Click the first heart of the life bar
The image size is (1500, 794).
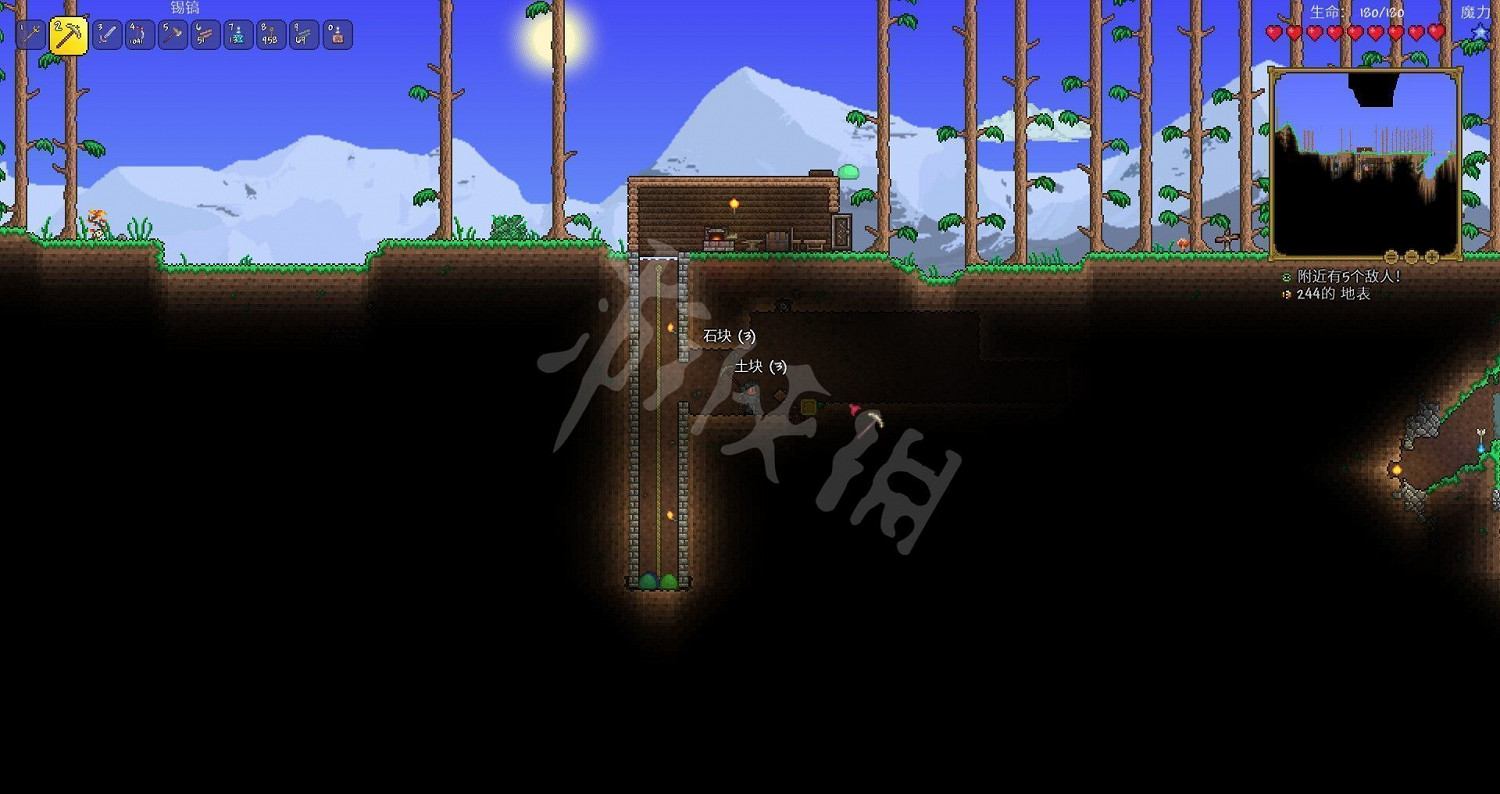1272,31
